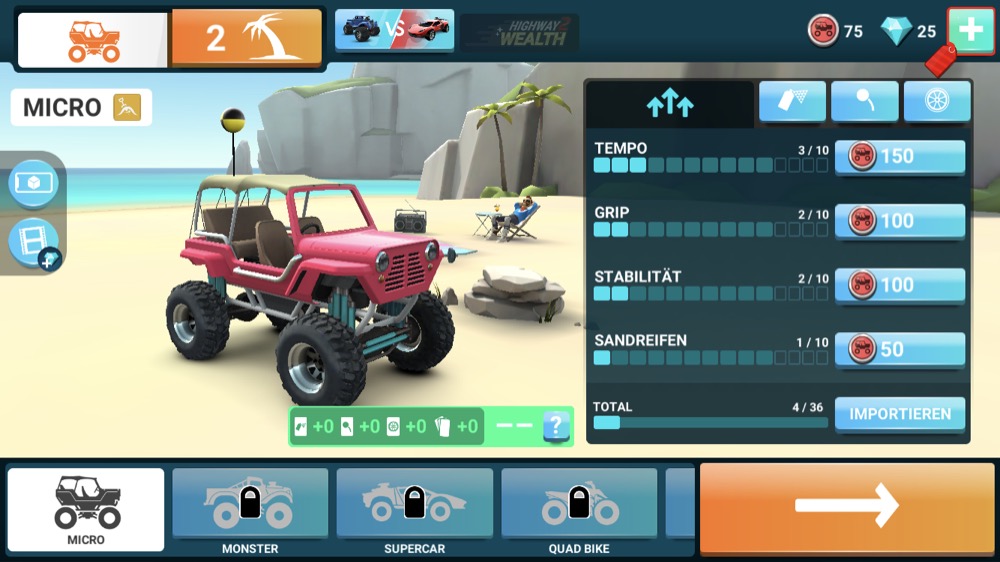
Task: Upgrade Stabilität for 100 coins
Action: (x=899, y=285)
